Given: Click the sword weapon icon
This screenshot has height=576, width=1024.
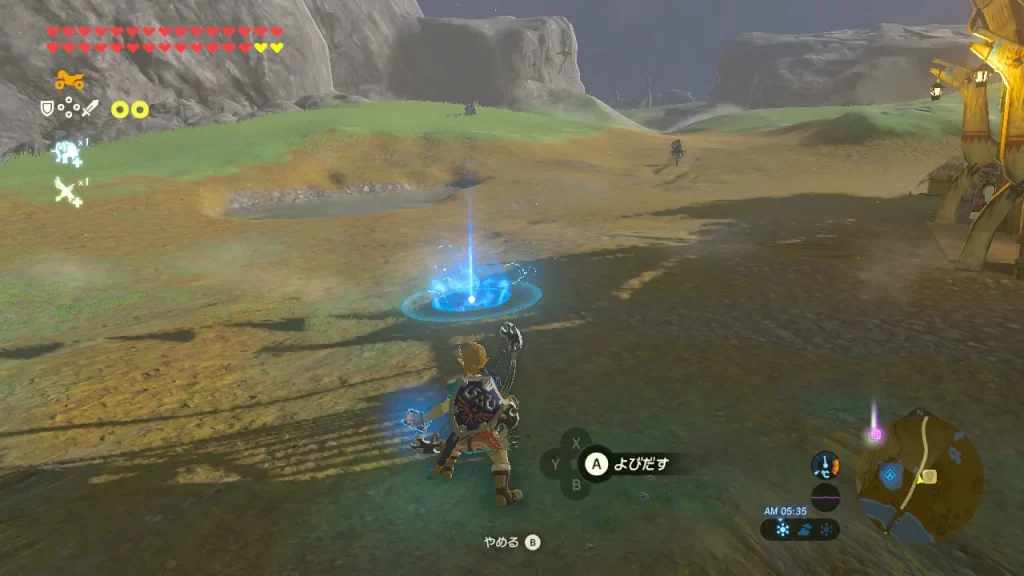Looking at the screenshot, I should coord(91,108).
